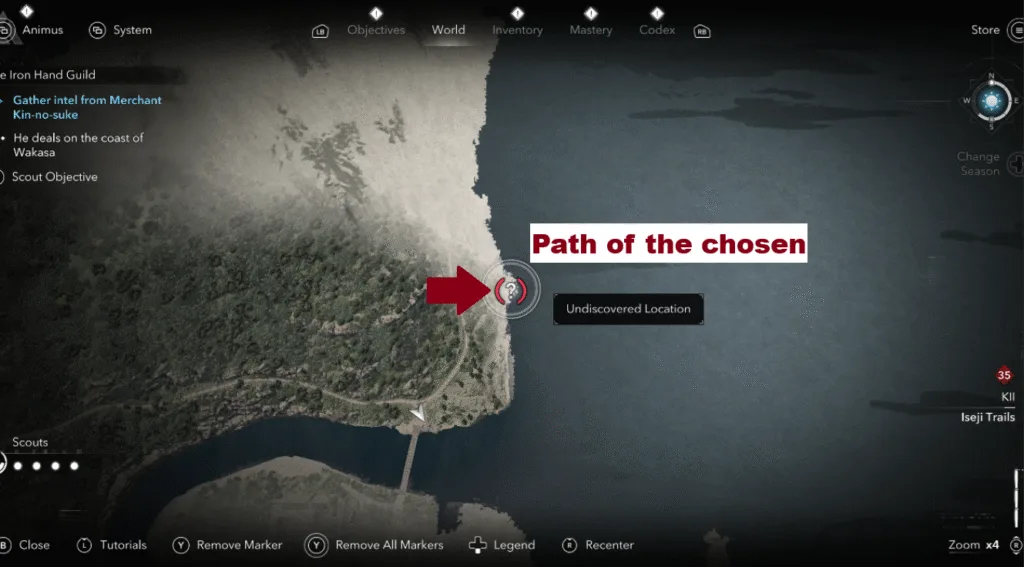Viewport: 1024px width, 567px height.
Task: Switch to the World tab
Action: point(448,30)
